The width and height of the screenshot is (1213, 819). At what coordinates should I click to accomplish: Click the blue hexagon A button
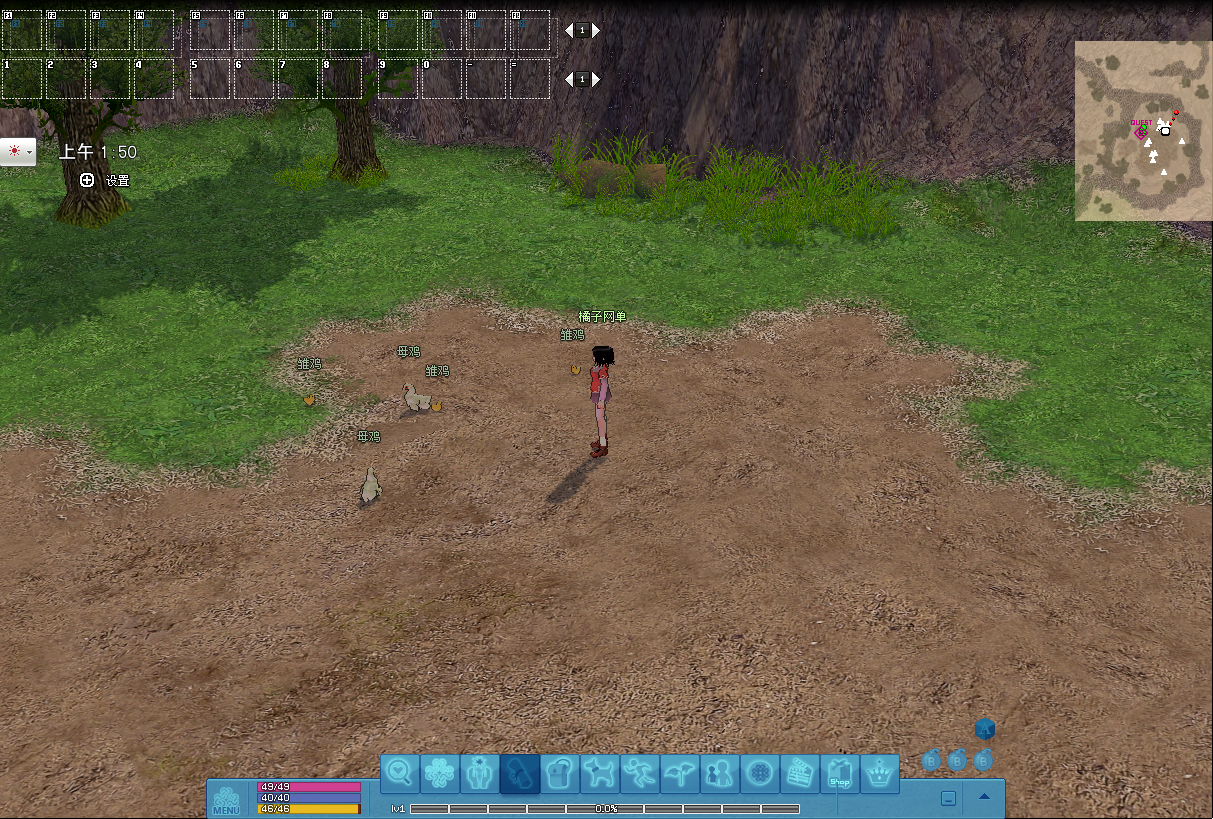point(985,730)
